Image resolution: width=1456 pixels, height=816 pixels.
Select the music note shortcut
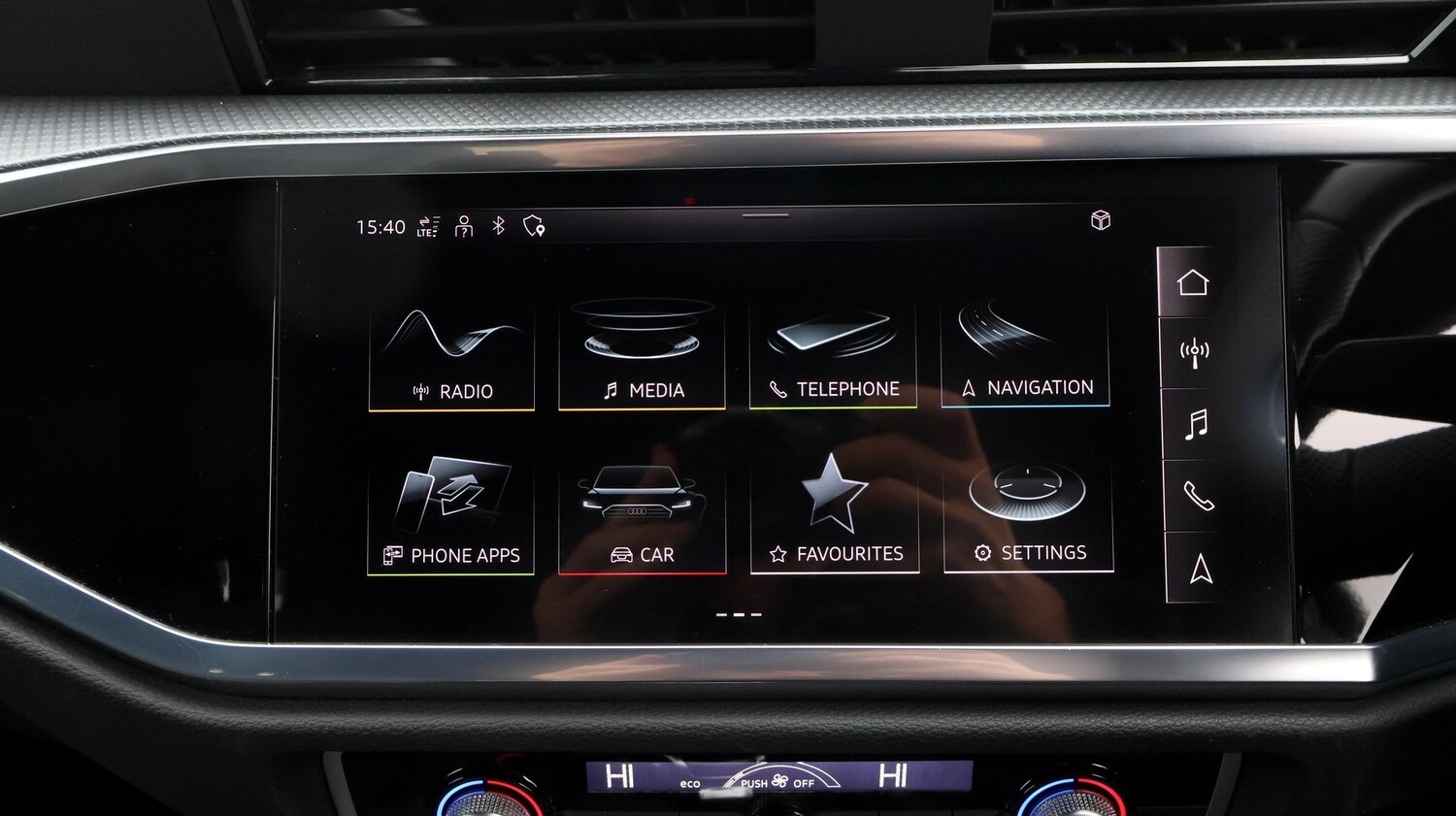(1197, 424)
